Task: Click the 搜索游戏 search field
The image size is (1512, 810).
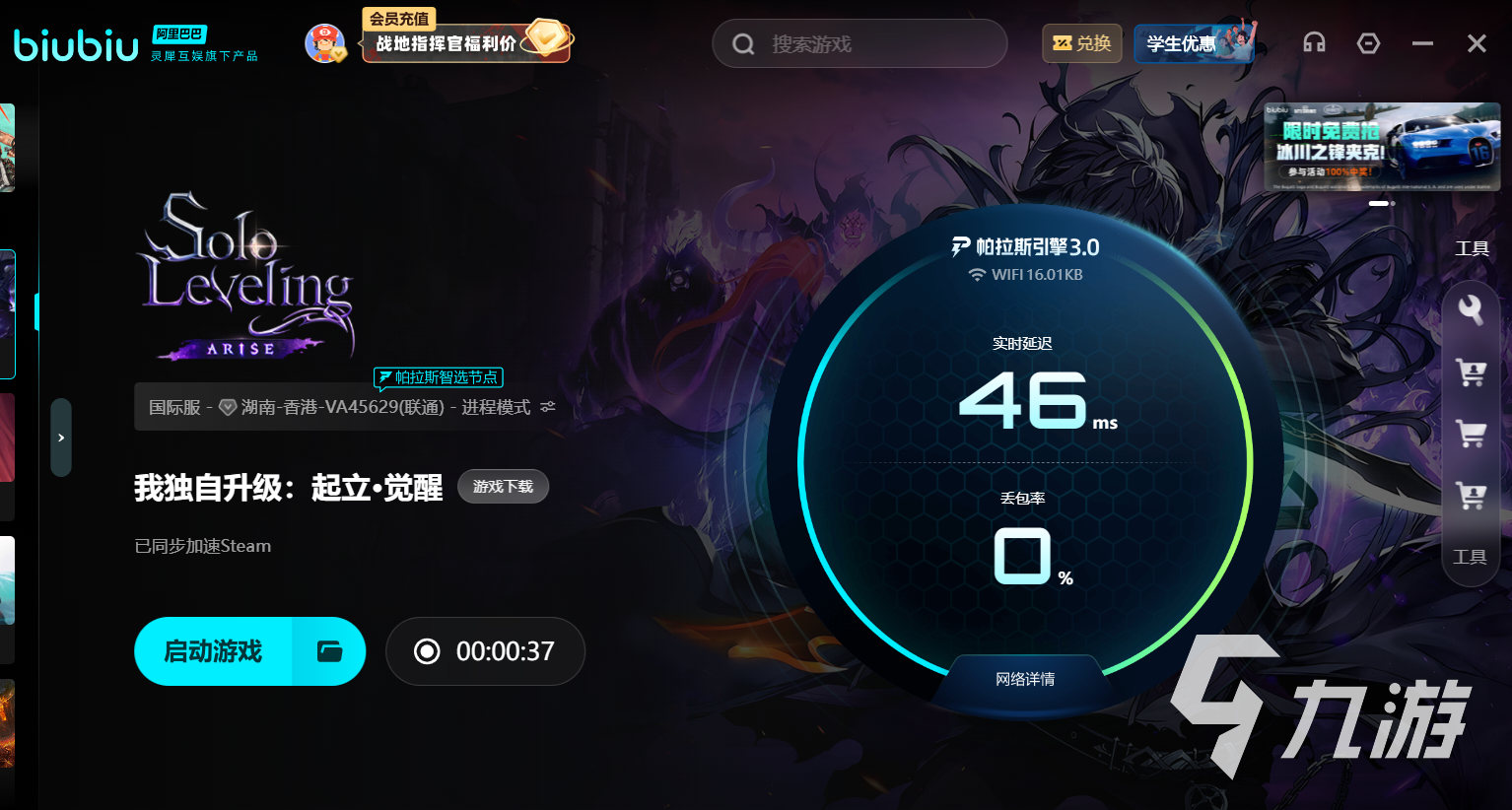Action: [x=858, y=43]
